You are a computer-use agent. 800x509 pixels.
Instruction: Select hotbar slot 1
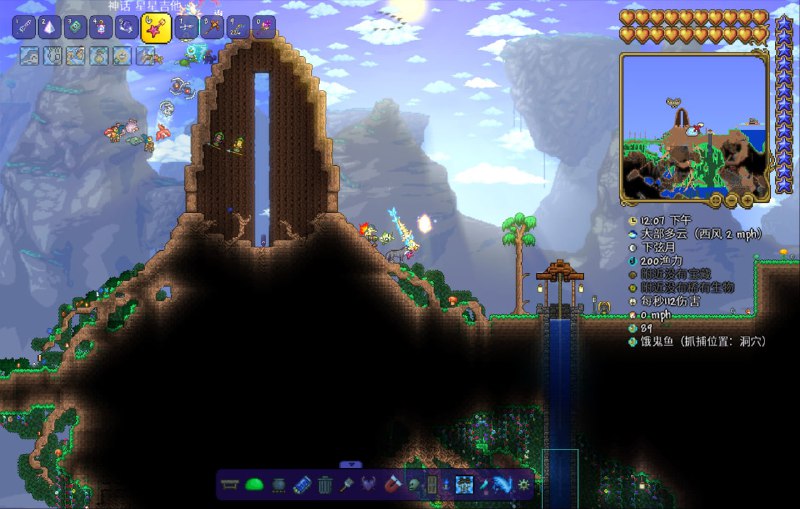click(x=23, y=28)
